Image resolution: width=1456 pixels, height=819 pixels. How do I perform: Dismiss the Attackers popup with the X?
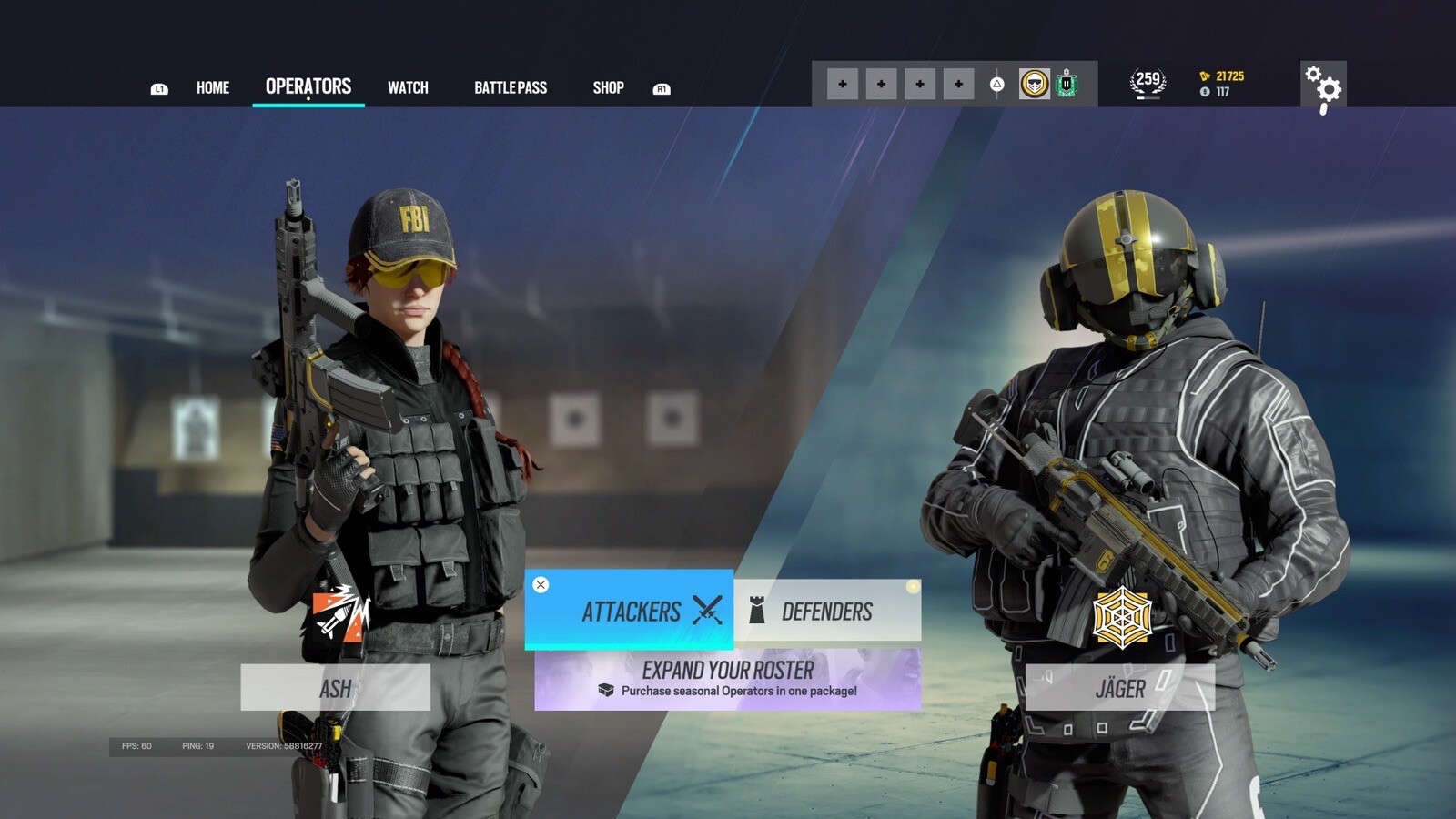(x=542, y=583)
